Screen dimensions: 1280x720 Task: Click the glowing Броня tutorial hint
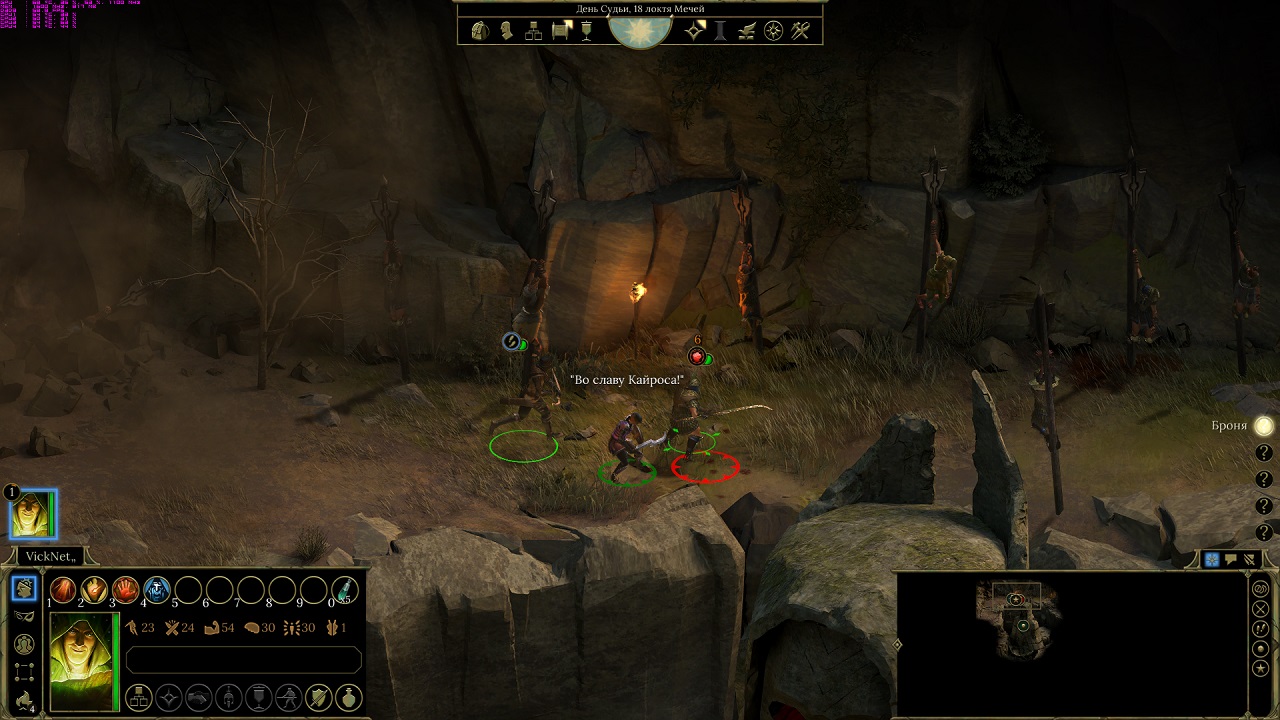[1264, 426]
